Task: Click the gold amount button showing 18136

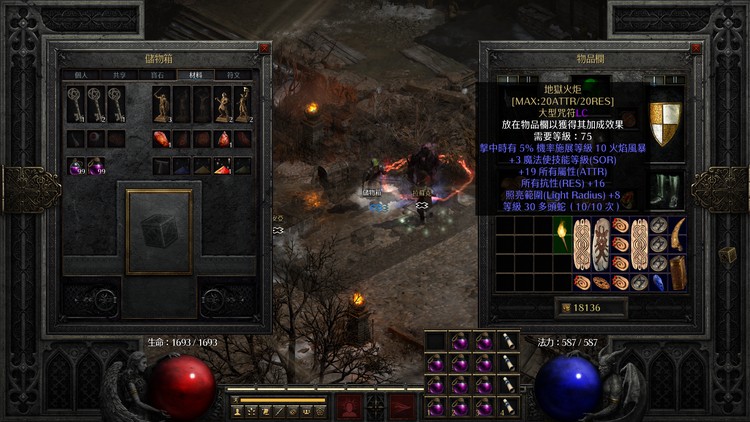Action: coord(589,307)
